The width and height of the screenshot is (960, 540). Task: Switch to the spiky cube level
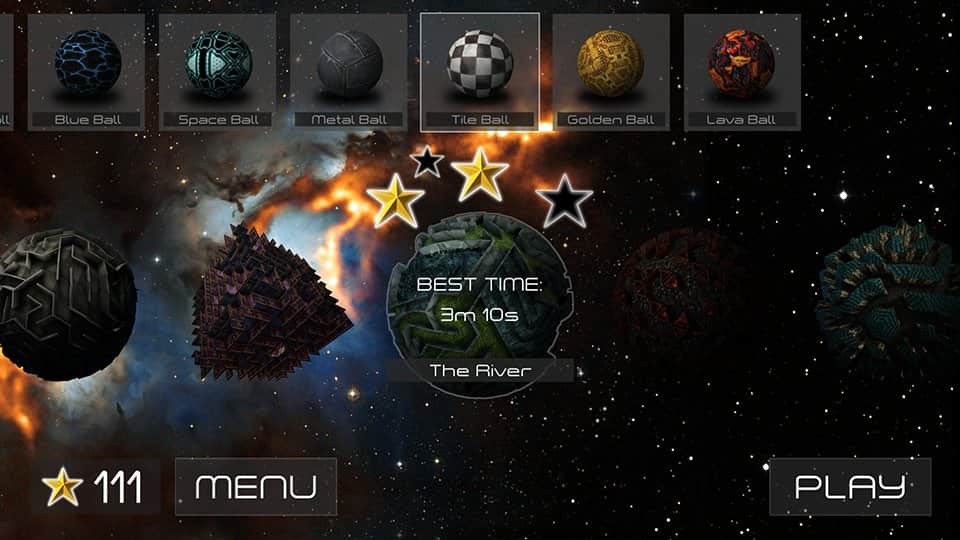[x=272, y=302]
